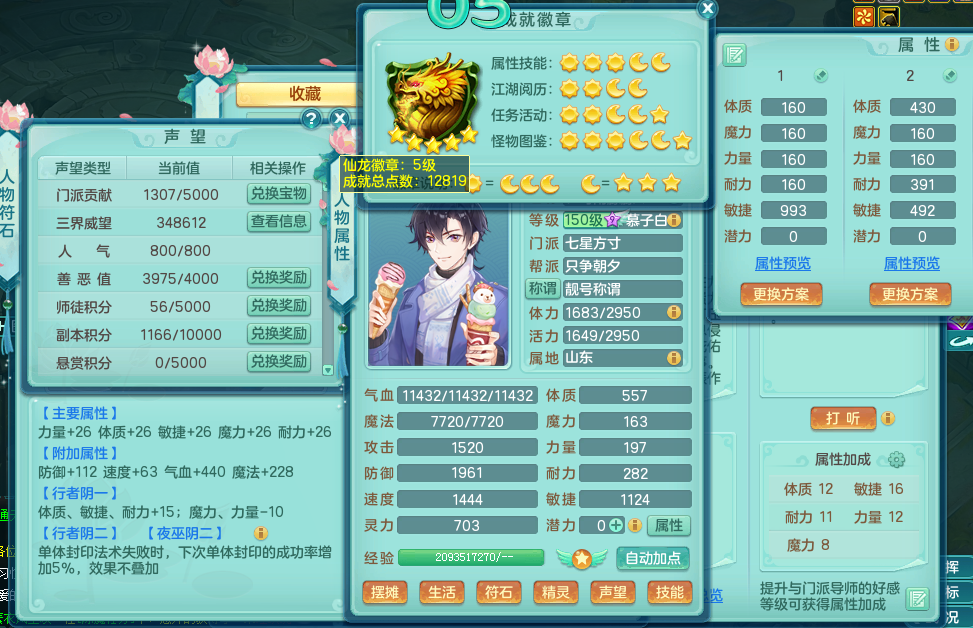Viewport: 973px width, 628px height.
Task: Click the 属性 button beside 潜力
Action: (668, 525)
